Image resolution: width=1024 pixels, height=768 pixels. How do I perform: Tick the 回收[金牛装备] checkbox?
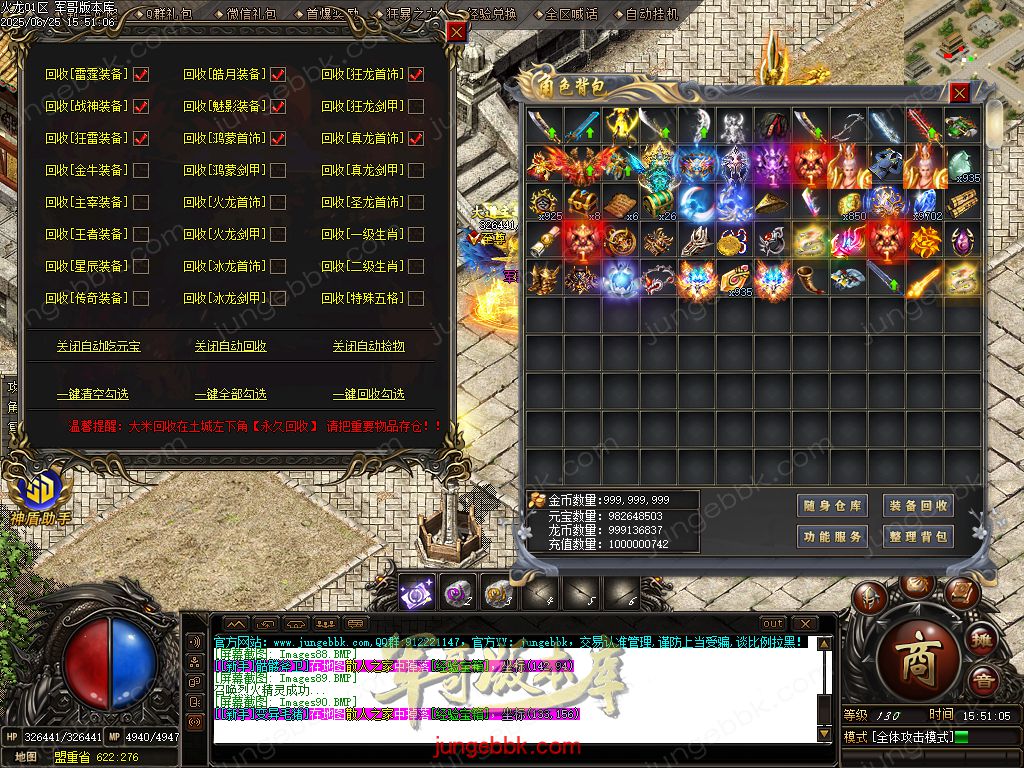[141, 170]
